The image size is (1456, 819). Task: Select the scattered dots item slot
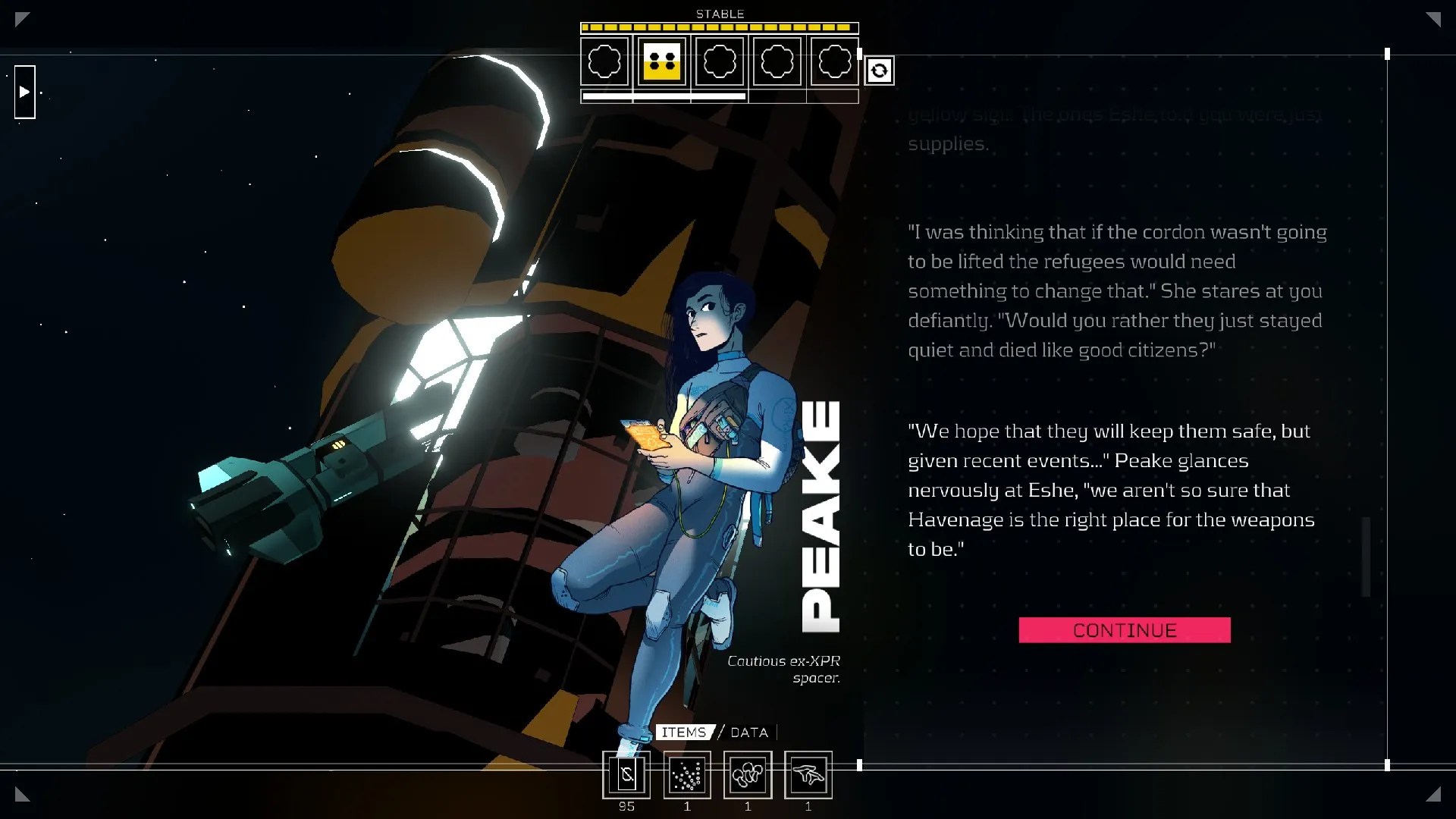(687, 775)
